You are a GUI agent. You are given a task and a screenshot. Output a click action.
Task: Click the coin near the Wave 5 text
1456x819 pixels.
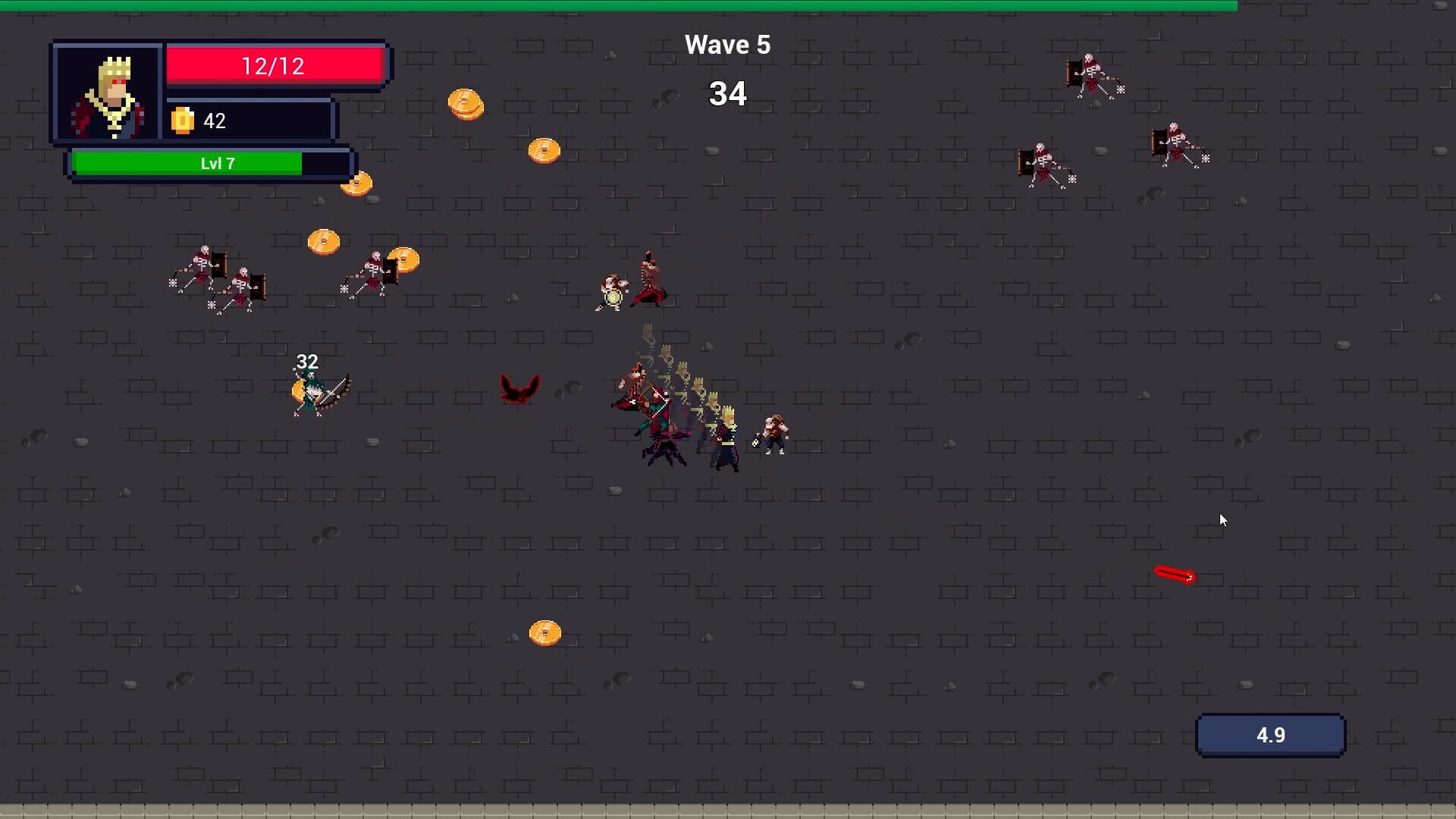pos(544,149)
